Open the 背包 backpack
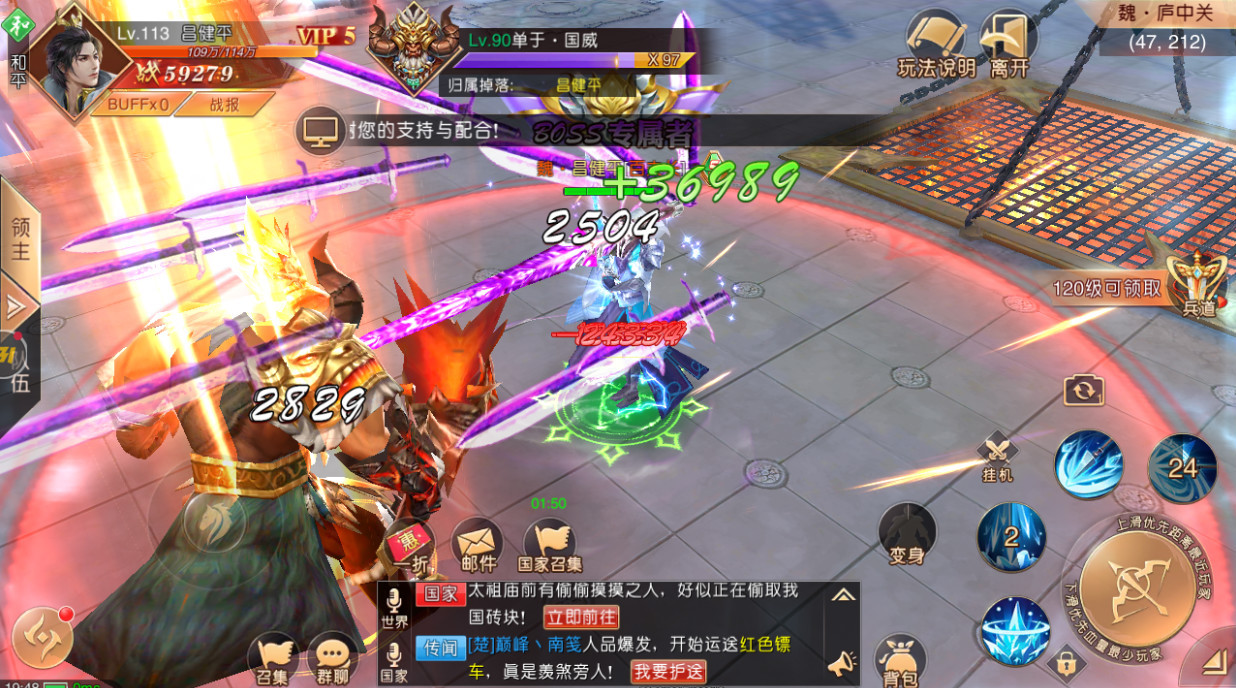This screenshot has width=1236, height=688. pyautogui.click(x=900, y=662)
